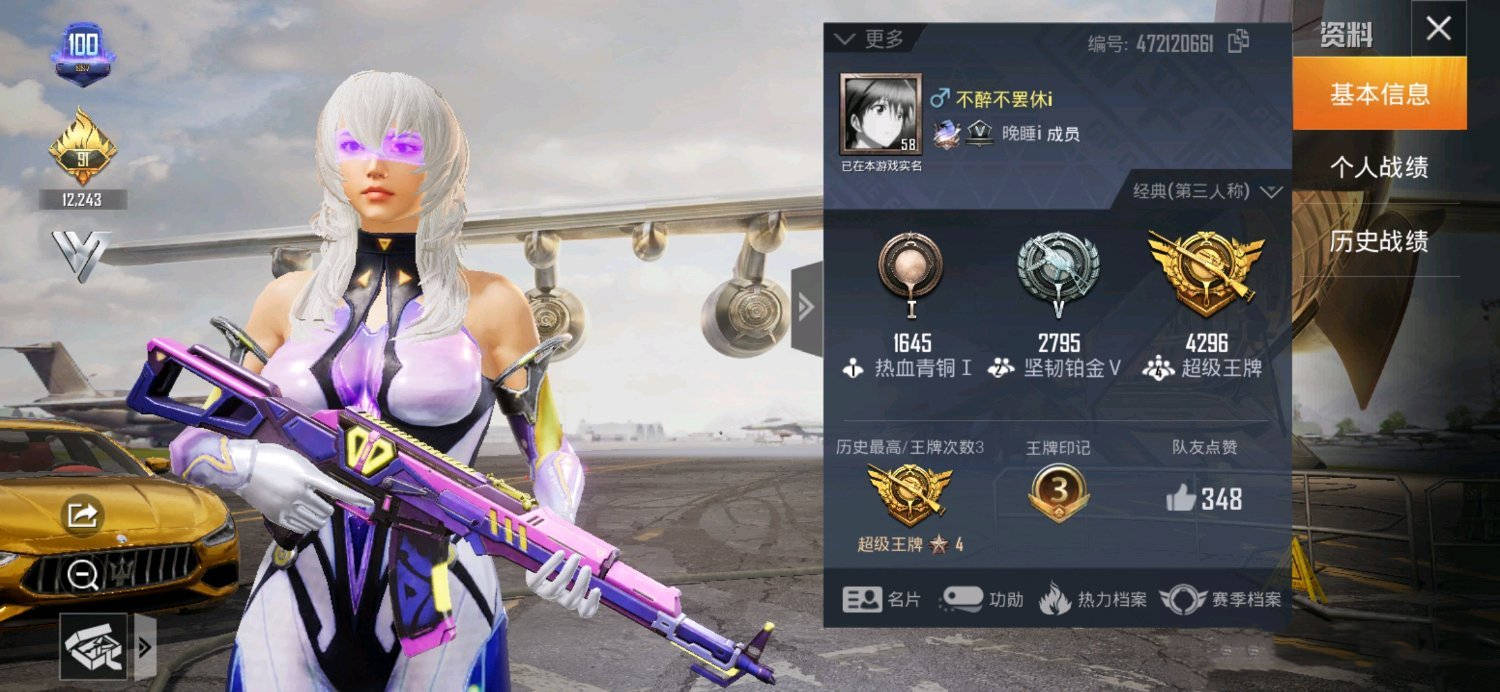Expand the 更多 dropdown

(x=869, y=39)
